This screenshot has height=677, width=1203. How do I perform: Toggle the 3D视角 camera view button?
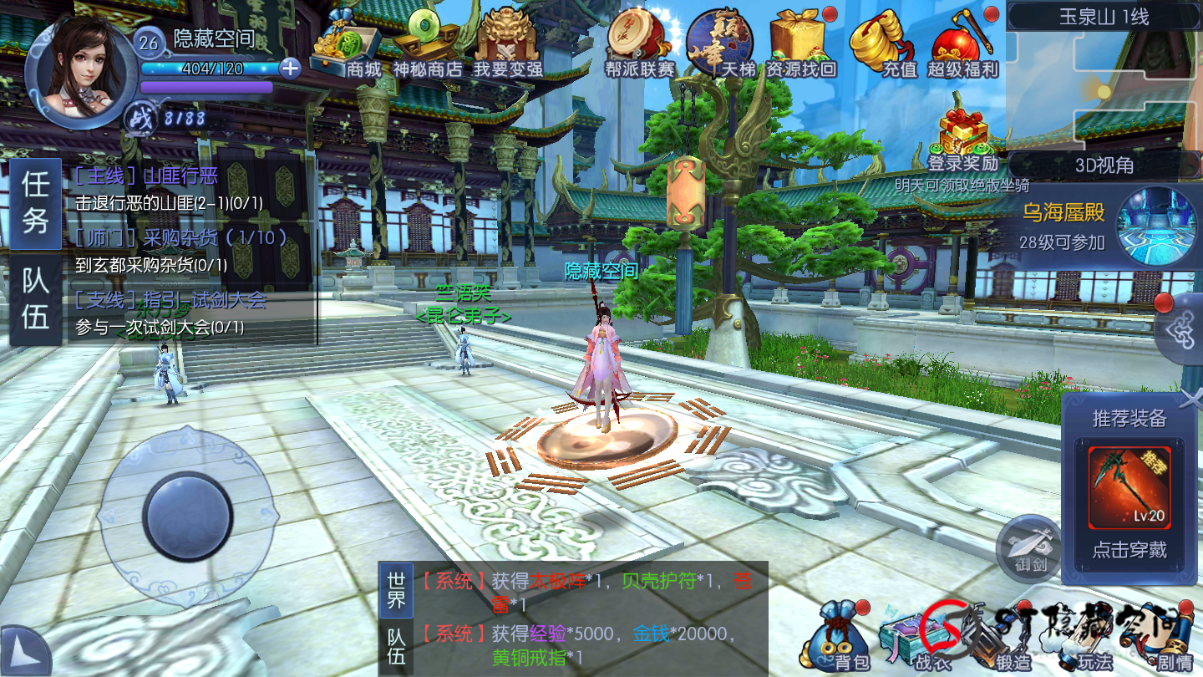coord(1104,165)
